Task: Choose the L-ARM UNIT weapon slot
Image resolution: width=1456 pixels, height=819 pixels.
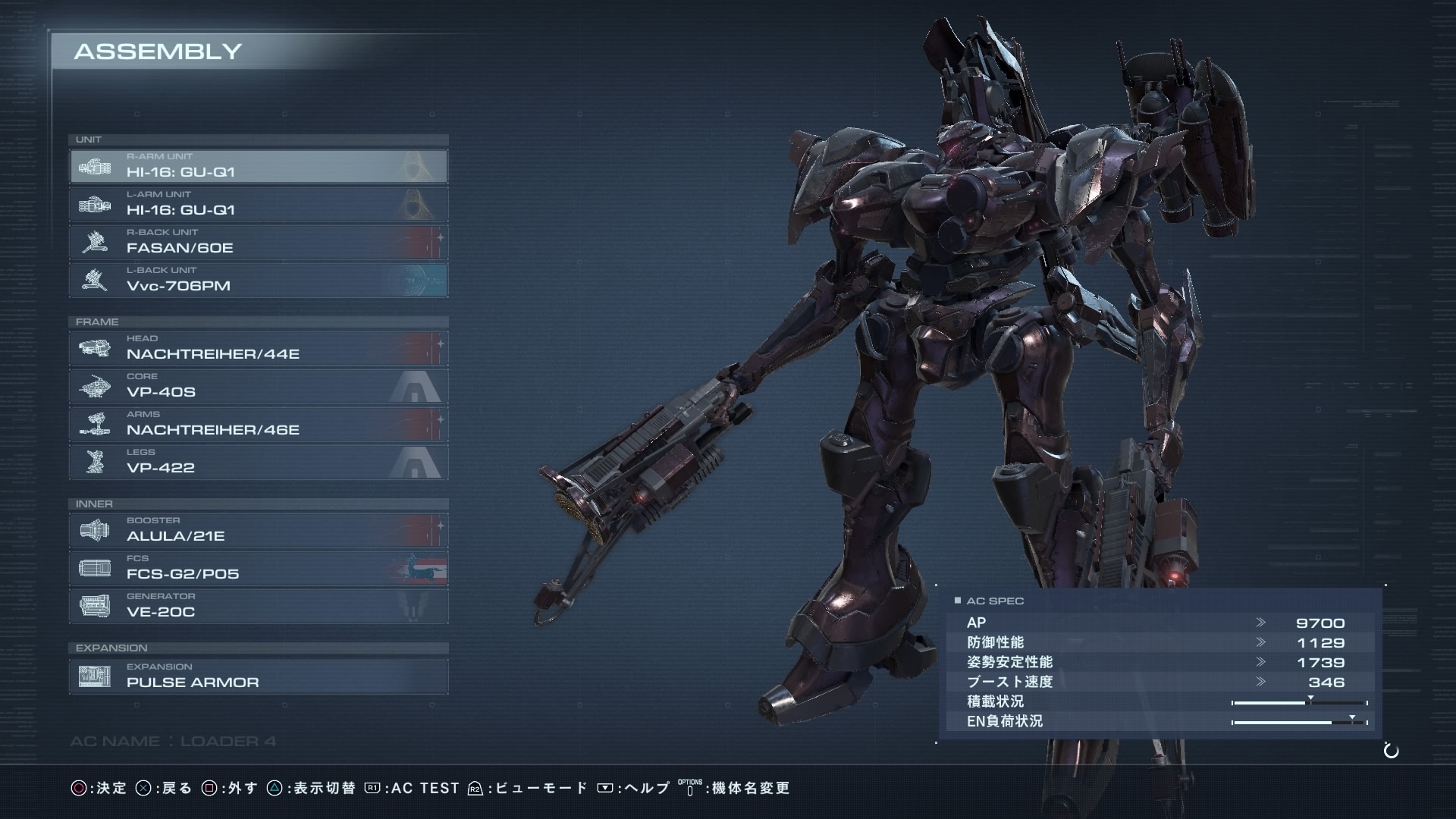Action: click(x=258, y=204)
